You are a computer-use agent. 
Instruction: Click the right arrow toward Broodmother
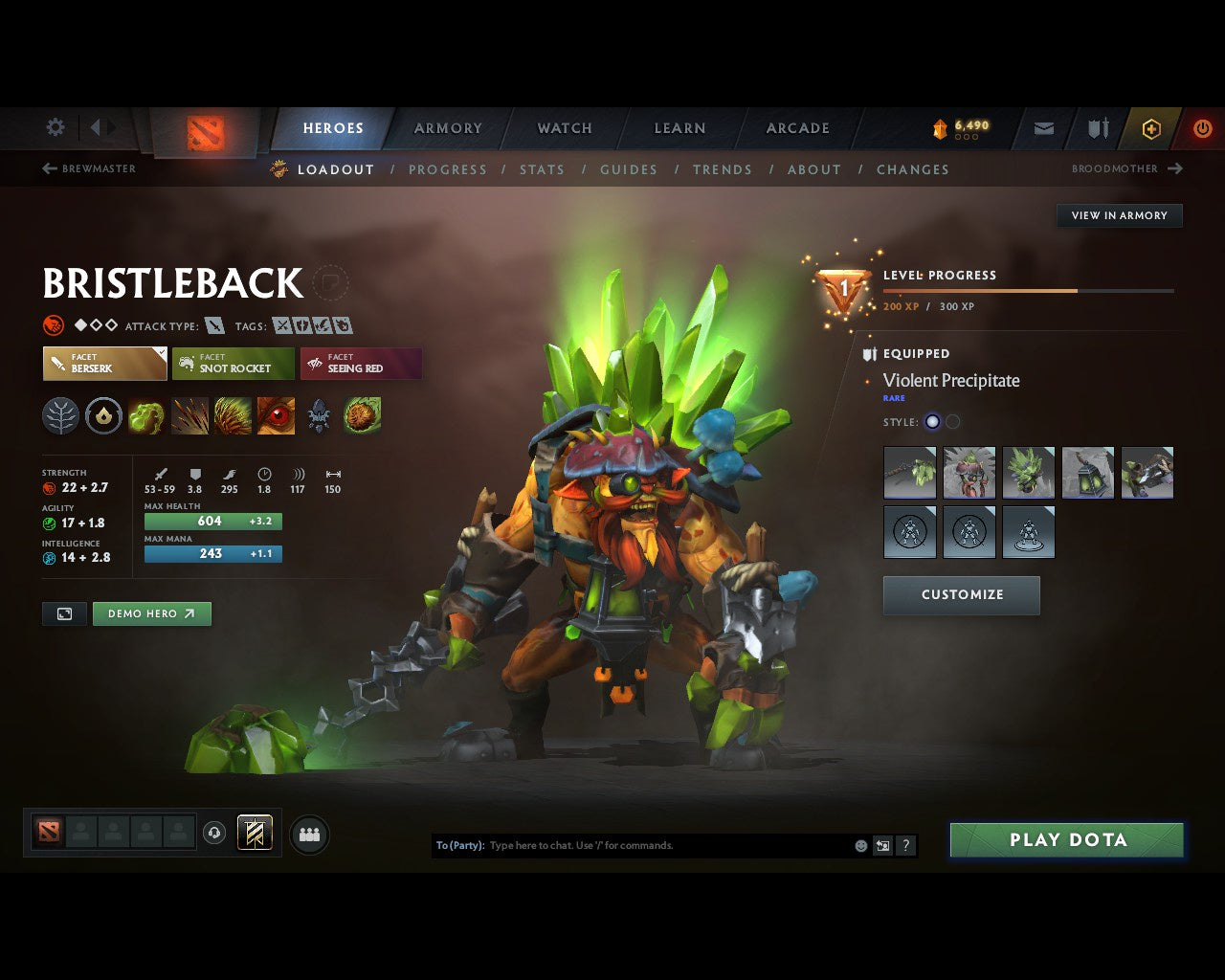click(1174, 168)
